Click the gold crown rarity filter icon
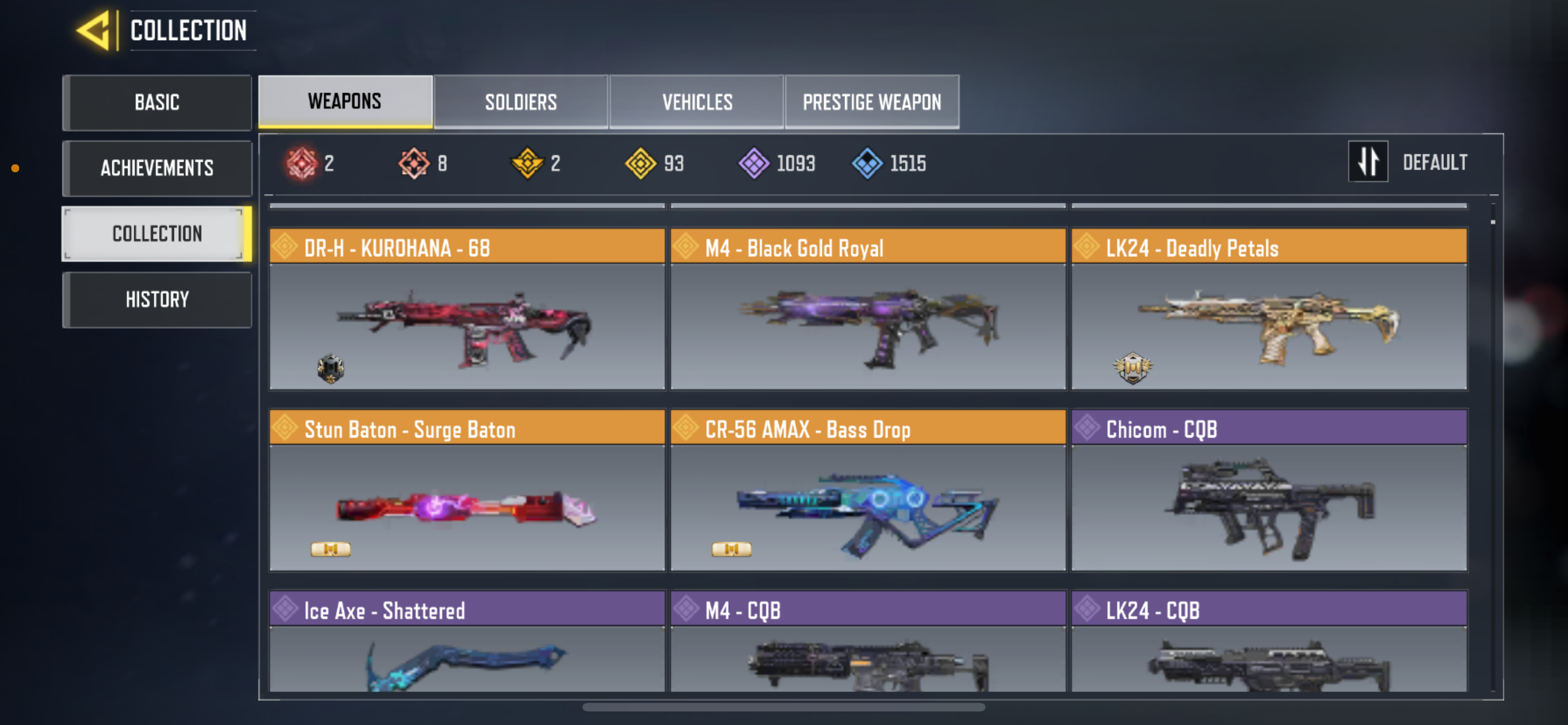Image resolution: width=1568 pixels, height=725 pixels. (527, 162)
